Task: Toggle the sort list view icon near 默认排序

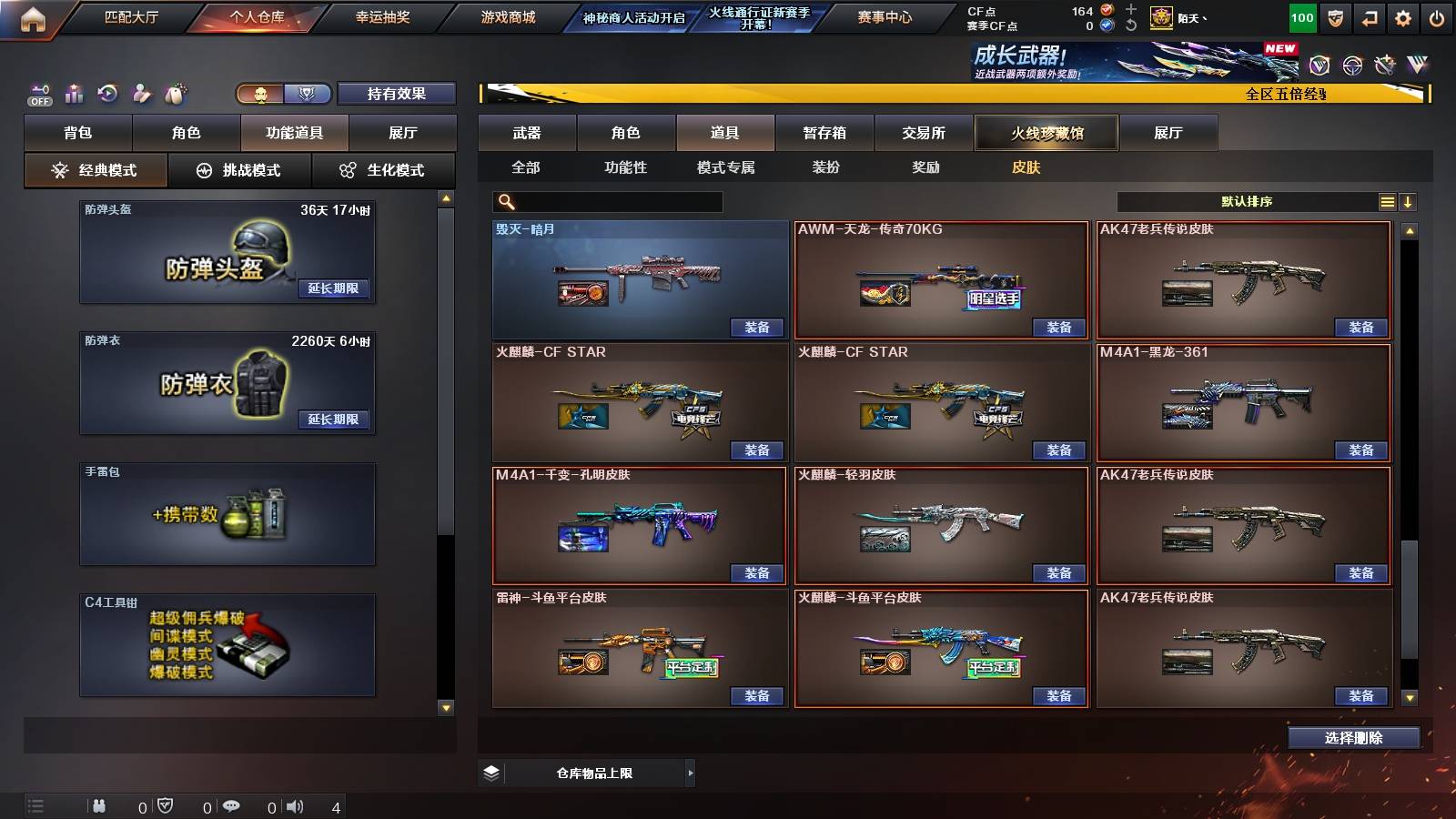Action: [1388, 200]
